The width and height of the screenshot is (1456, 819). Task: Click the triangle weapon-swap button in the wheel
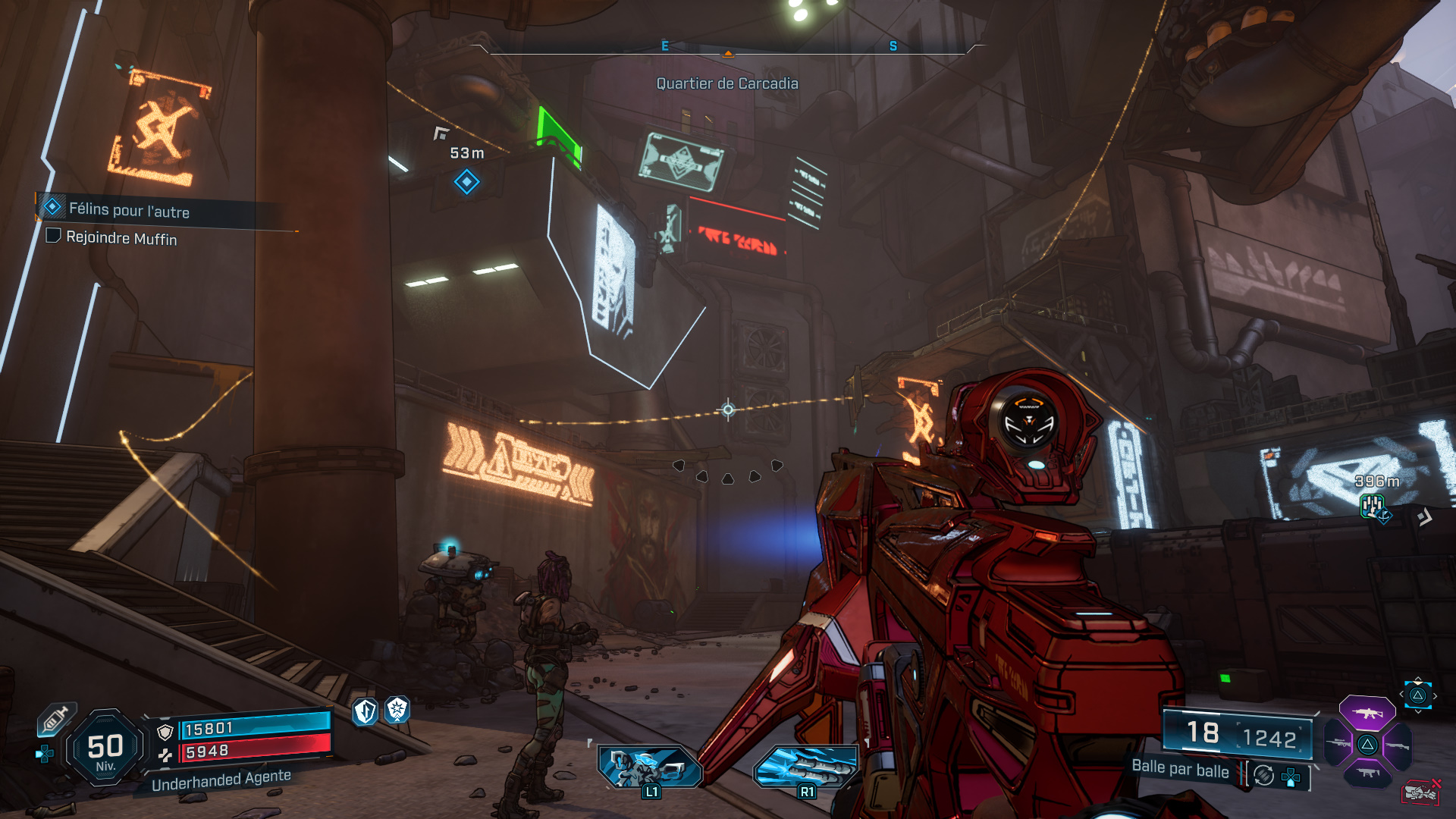pos(1367,745)
